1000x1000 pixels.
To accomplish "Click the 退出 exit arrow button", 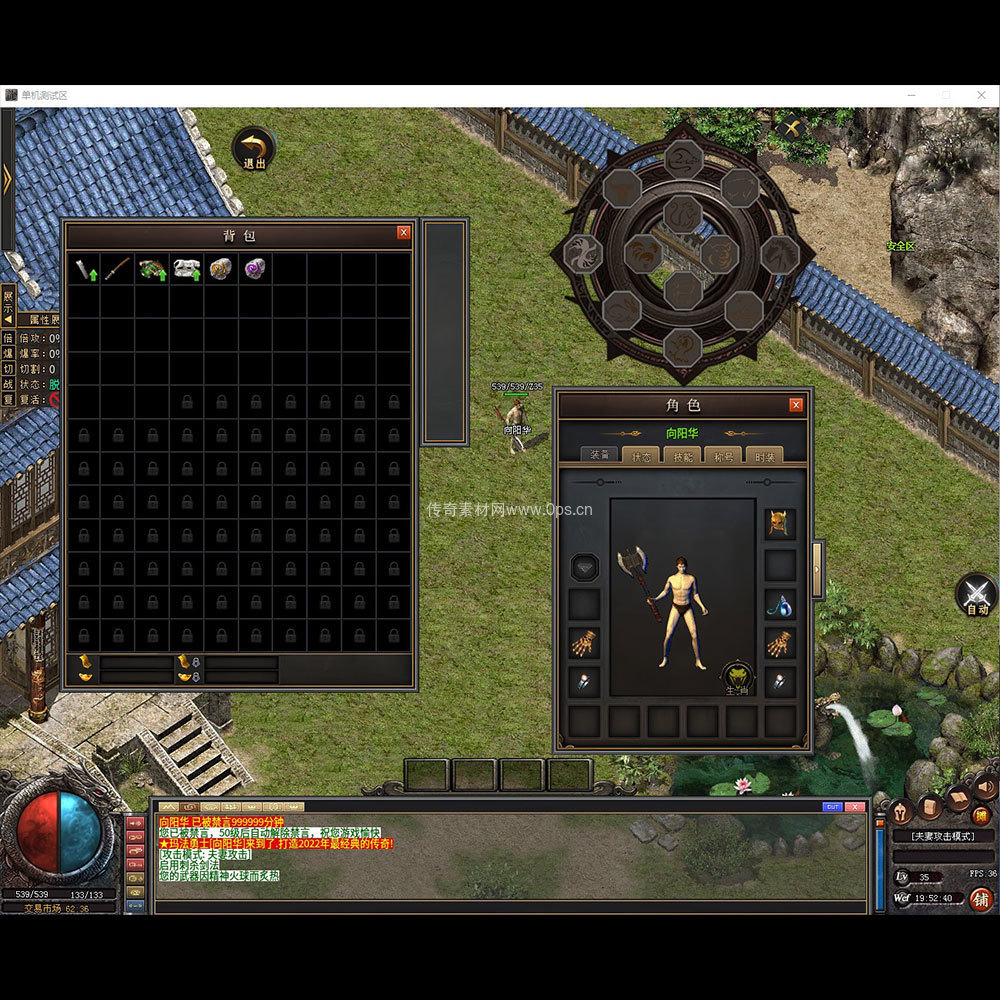I will pyautogui.click(x=255, y=148).
